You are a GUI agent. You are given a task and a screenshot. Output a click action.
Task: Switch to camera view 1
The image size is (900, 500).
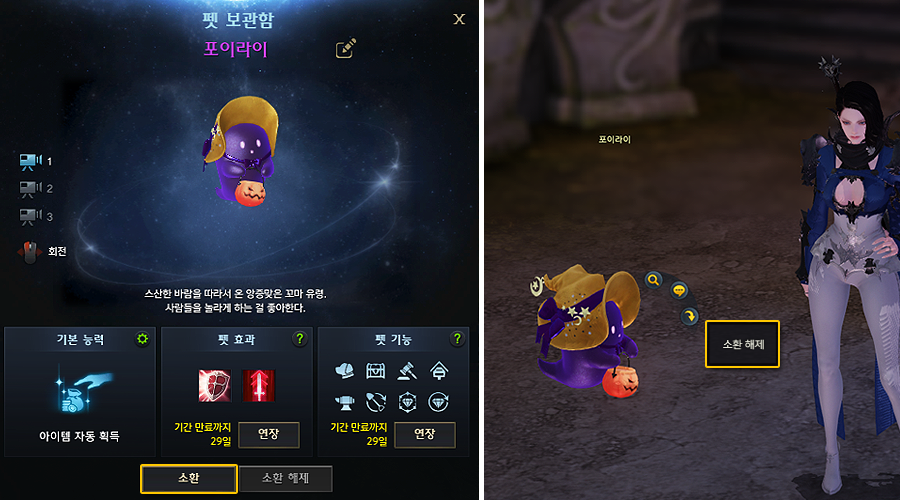(29, 161)
